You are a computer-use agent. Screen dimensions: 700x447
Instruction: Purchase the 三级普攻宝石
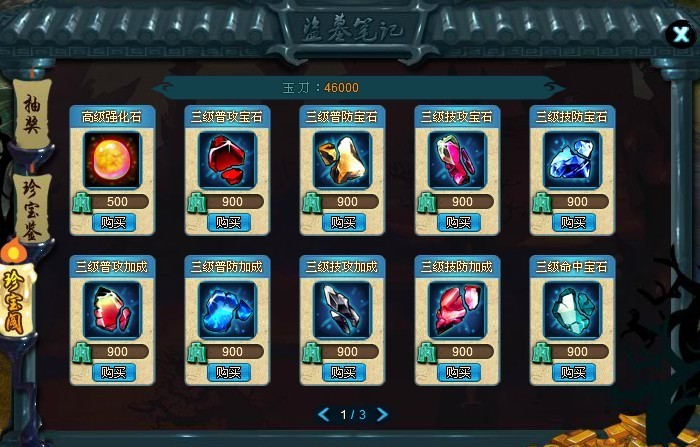tap(228, 222)
